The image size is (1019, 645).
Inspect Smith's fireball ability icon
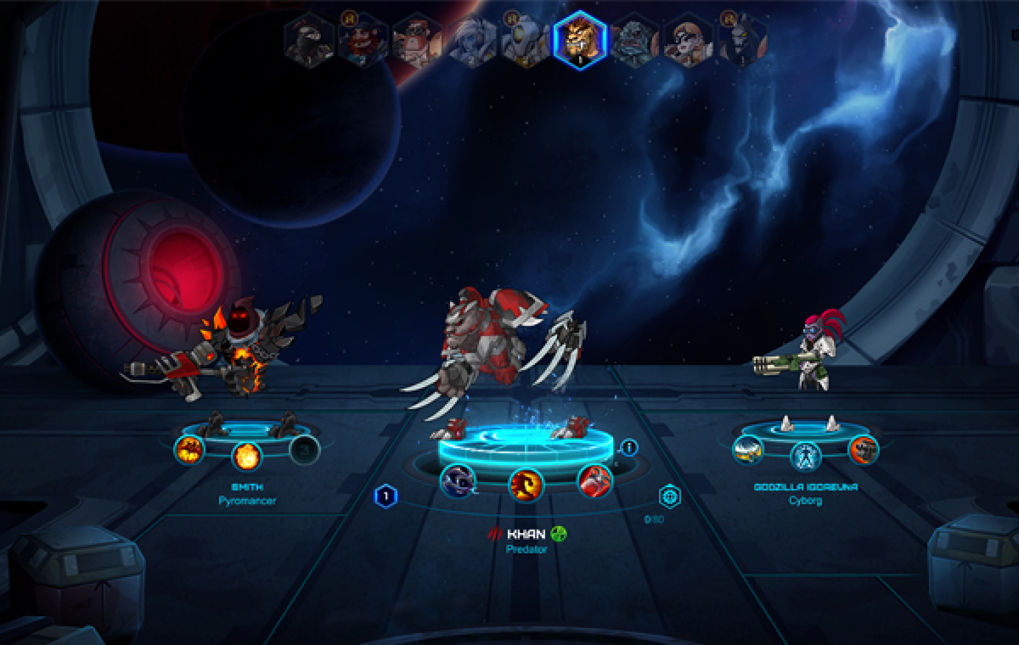[x=247, y=457]
